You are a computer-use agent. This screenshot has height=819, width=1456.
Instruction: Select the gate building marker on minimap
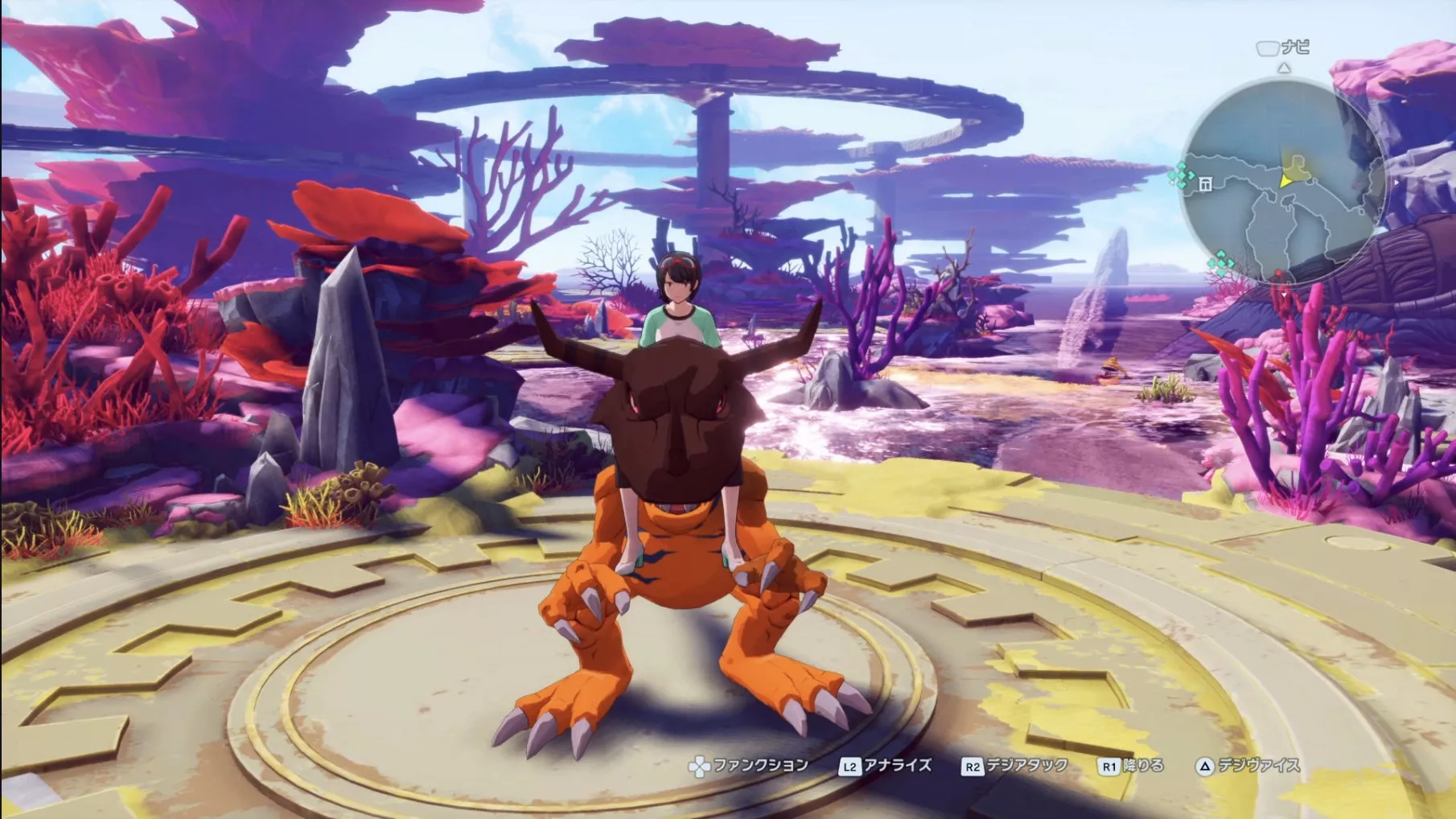pyautogui.click(x=1205, y=184)
